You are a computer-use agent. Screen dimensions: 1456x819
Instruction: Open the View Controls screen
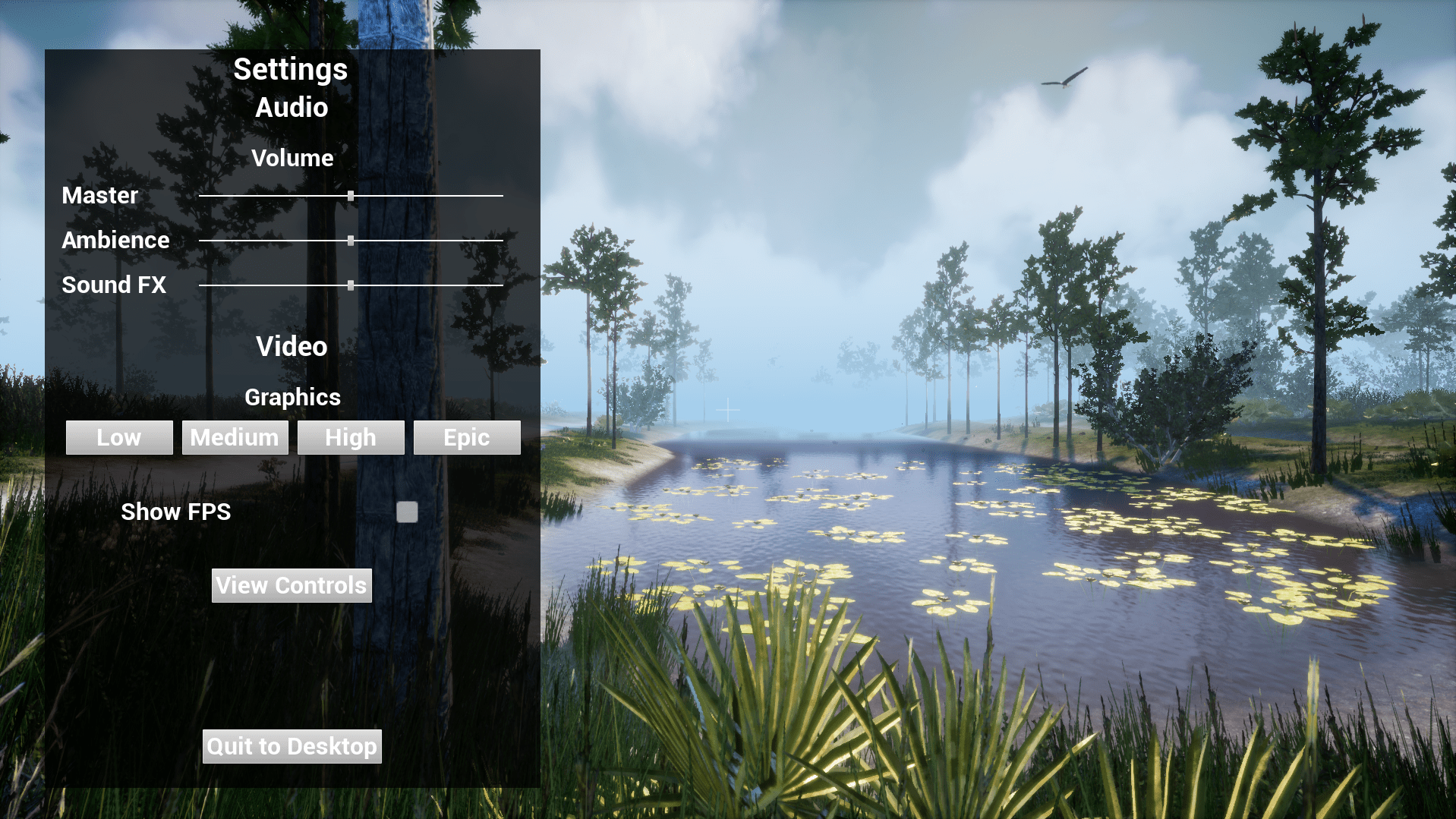292,586
